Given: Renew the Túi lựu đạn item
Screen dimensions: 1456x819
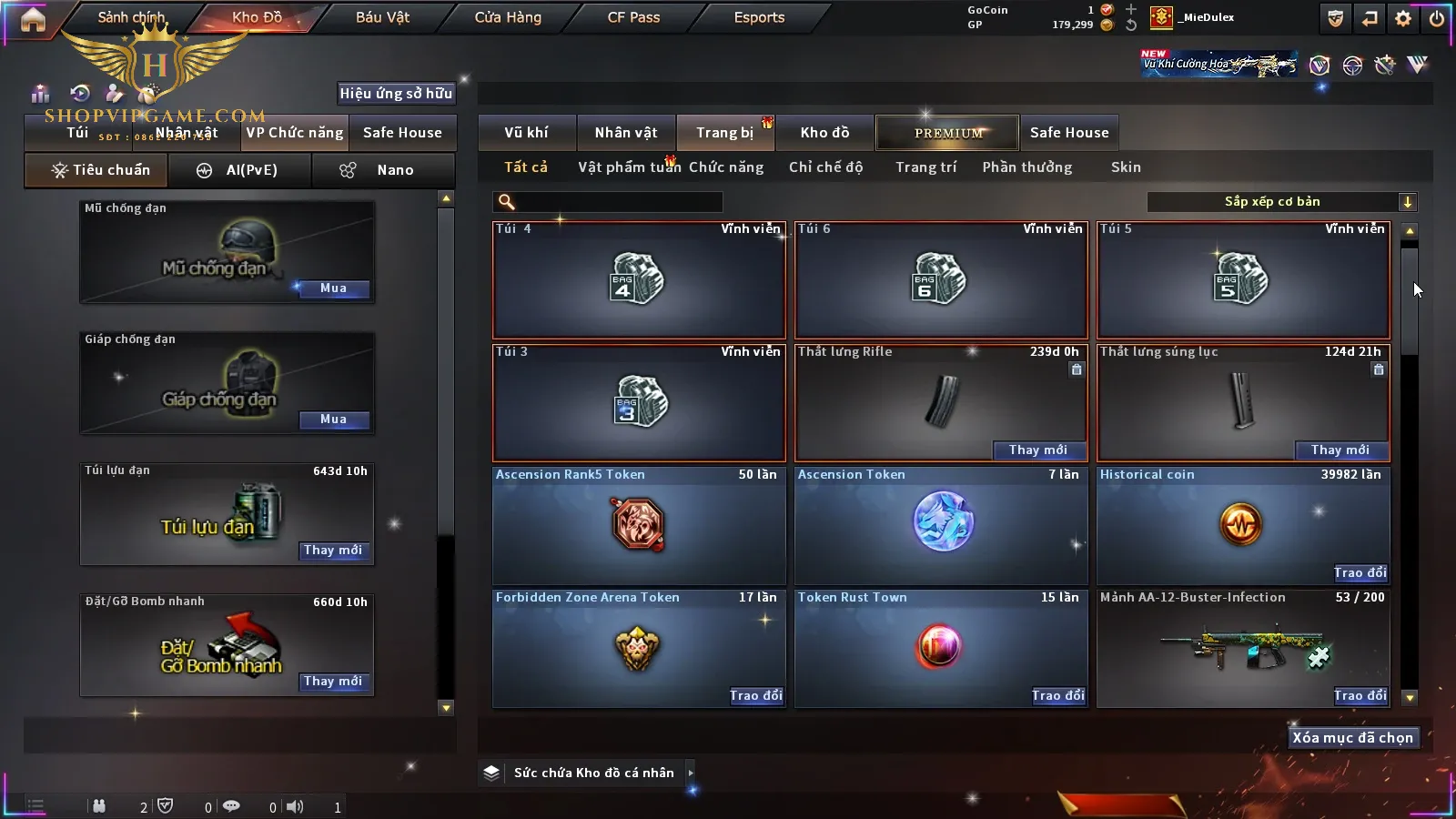Looking at the screenshot, I should [x=333, y=551].
